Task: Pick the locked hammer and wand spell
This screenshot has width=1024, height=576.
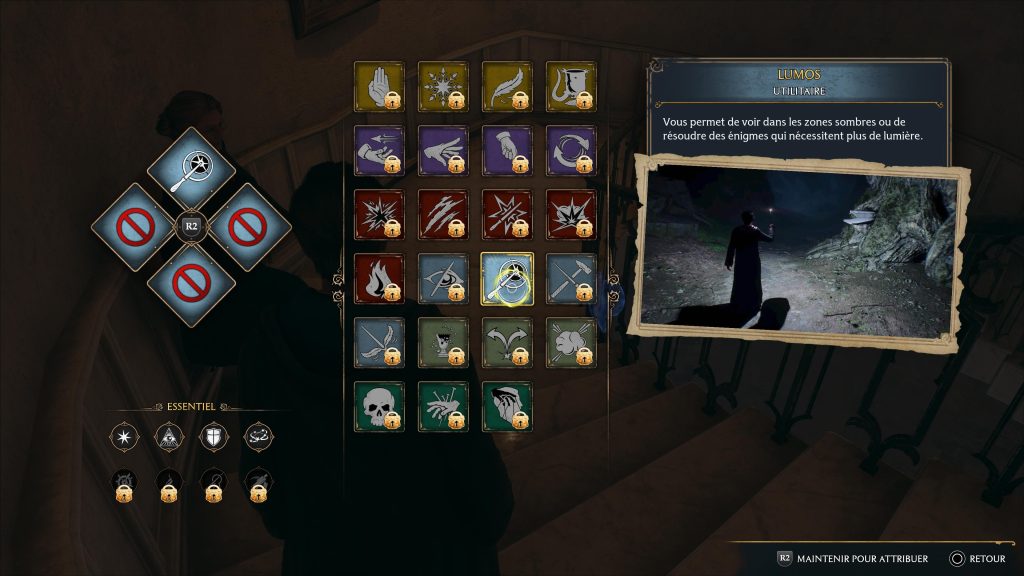Action: pyautogui.click(x=571, y=277)
